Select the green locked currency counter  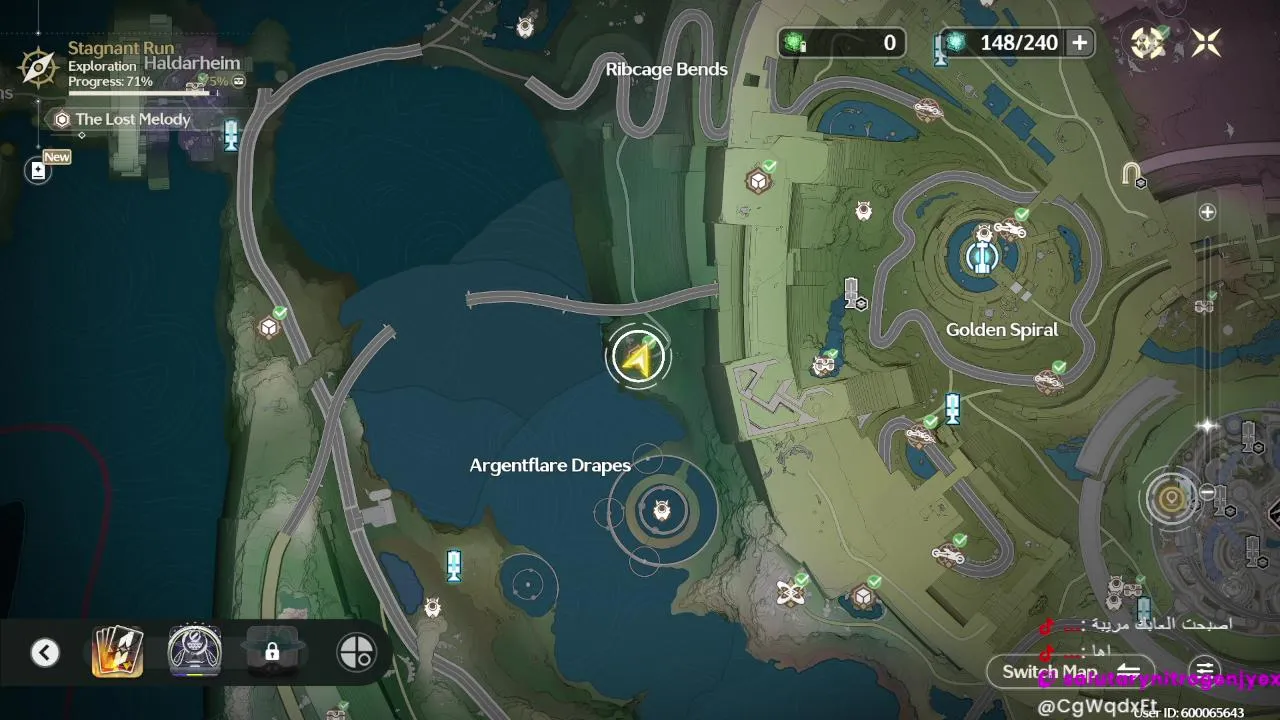[x=842, y=42]
